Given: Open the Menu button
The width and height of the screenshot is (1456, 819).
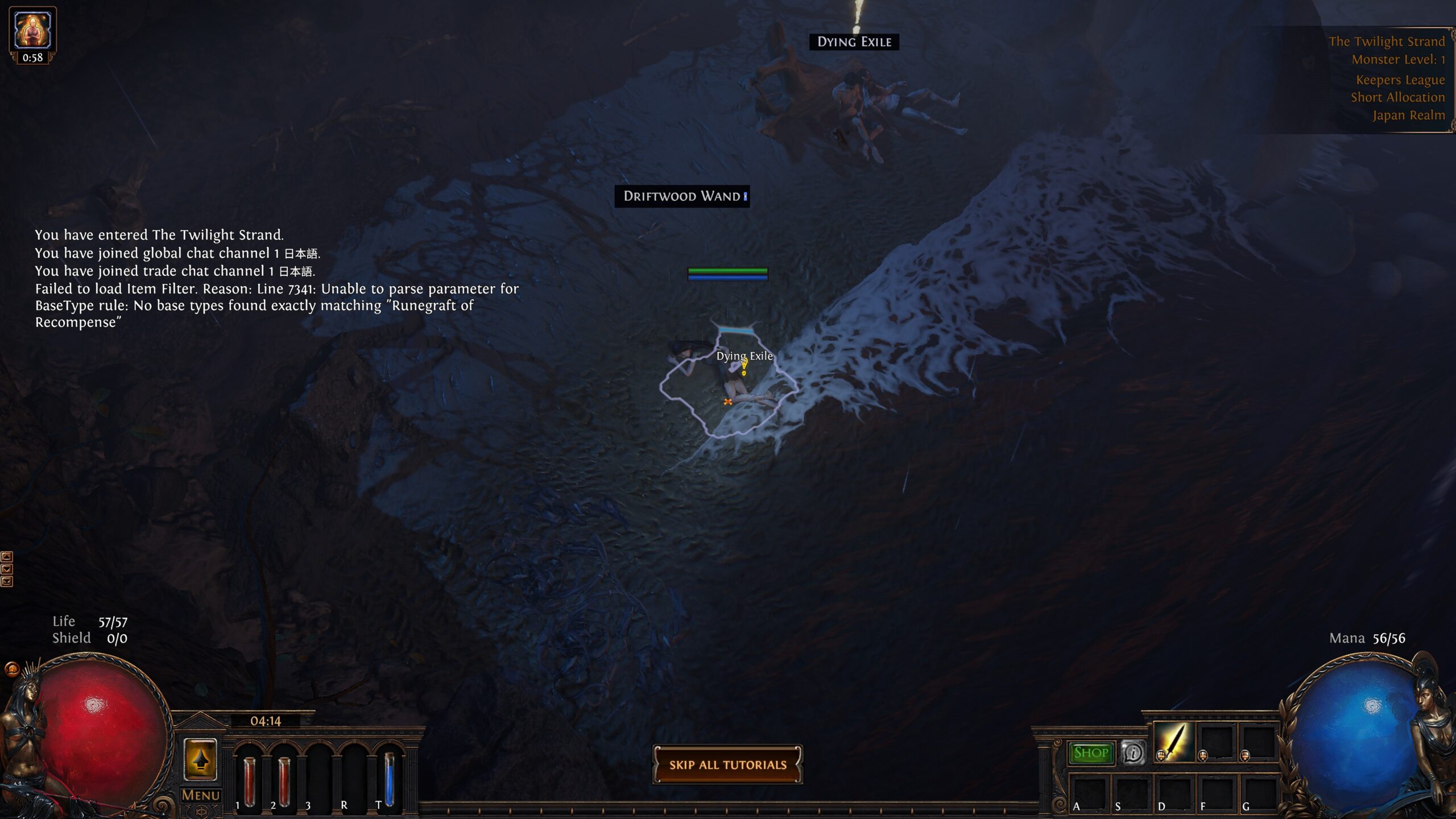Looking at the screenshot, I should coord(200,795).
